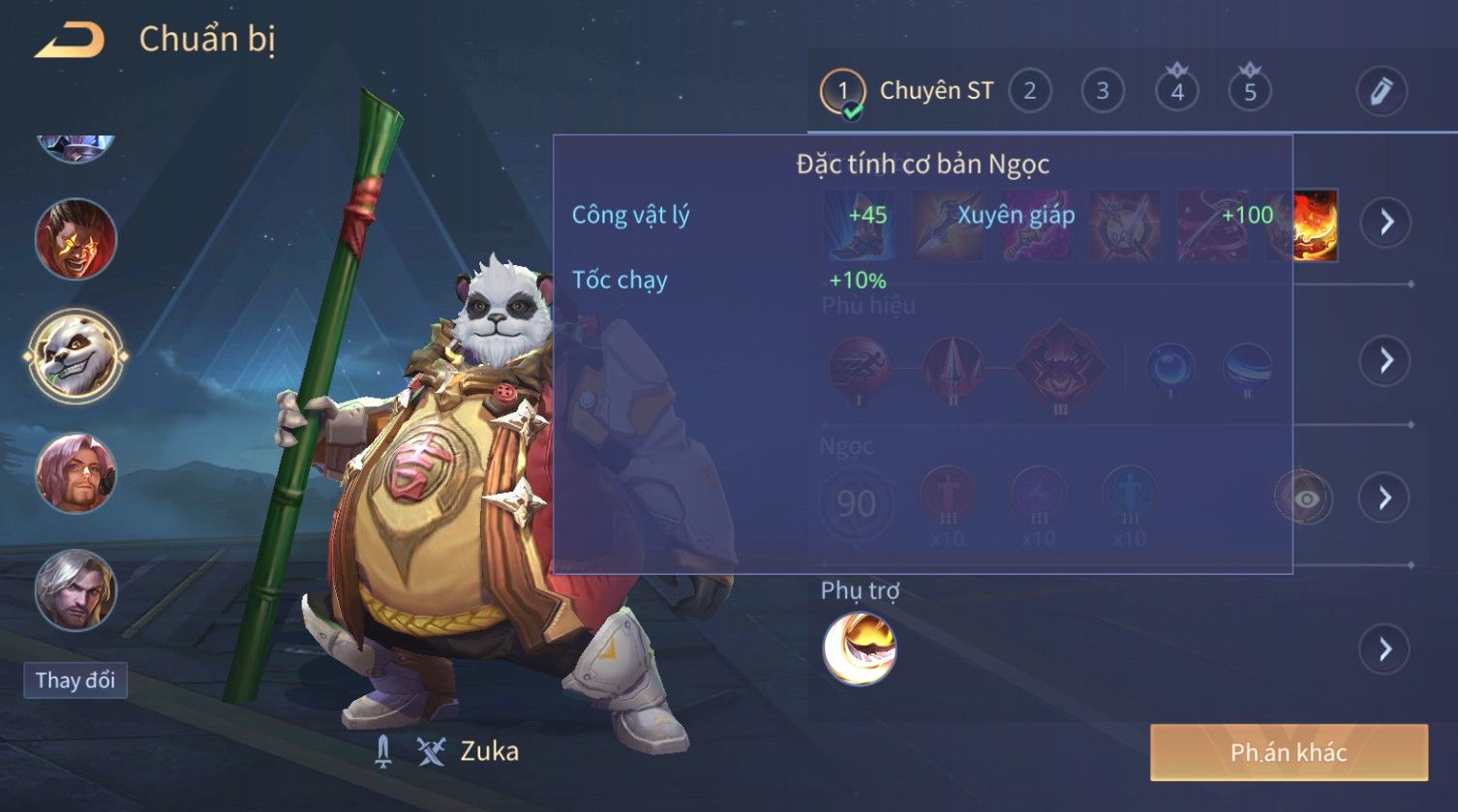Open the Phụ trợ selection arrow
The image size is (1458, 812).
(1385, 648)
